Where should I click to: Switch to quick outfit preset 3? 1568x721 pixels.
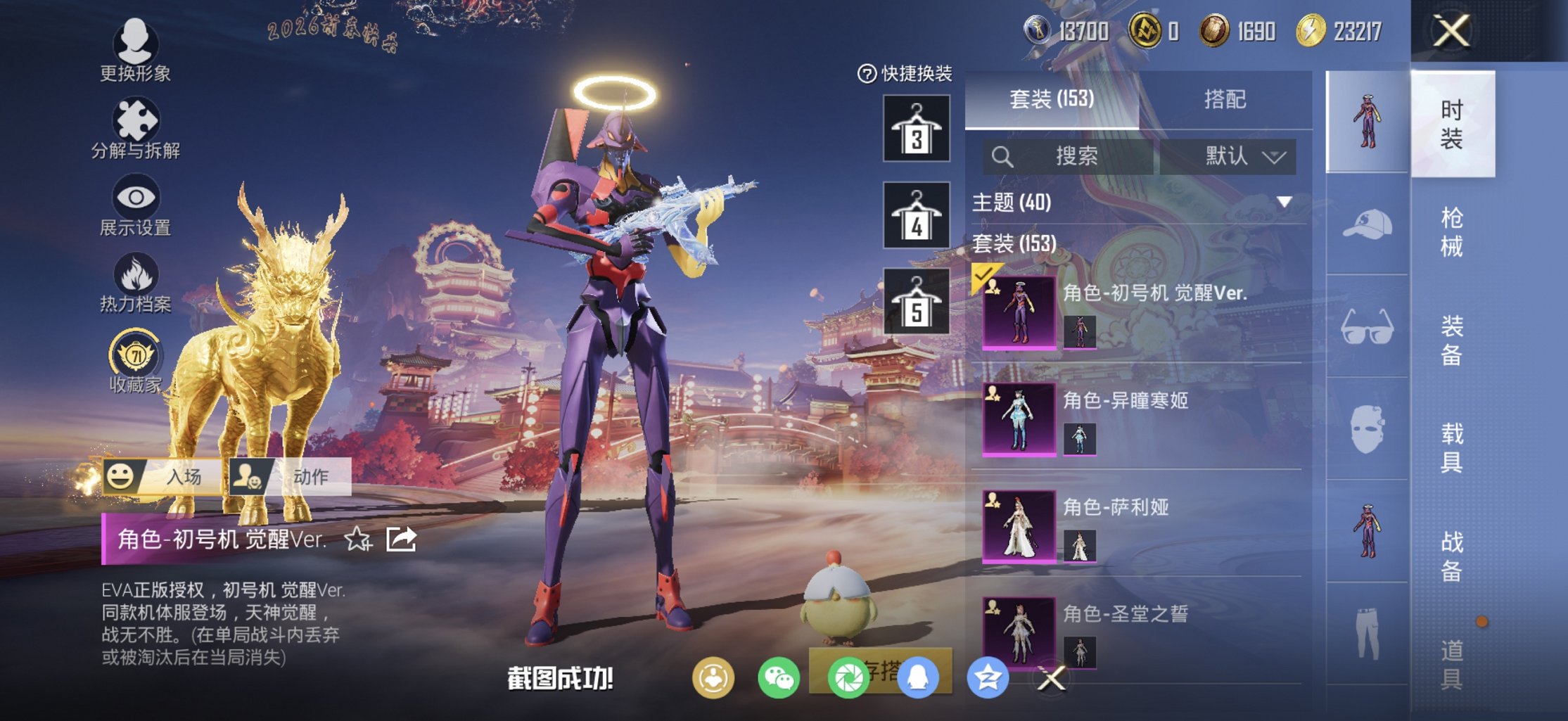point(916,129)
